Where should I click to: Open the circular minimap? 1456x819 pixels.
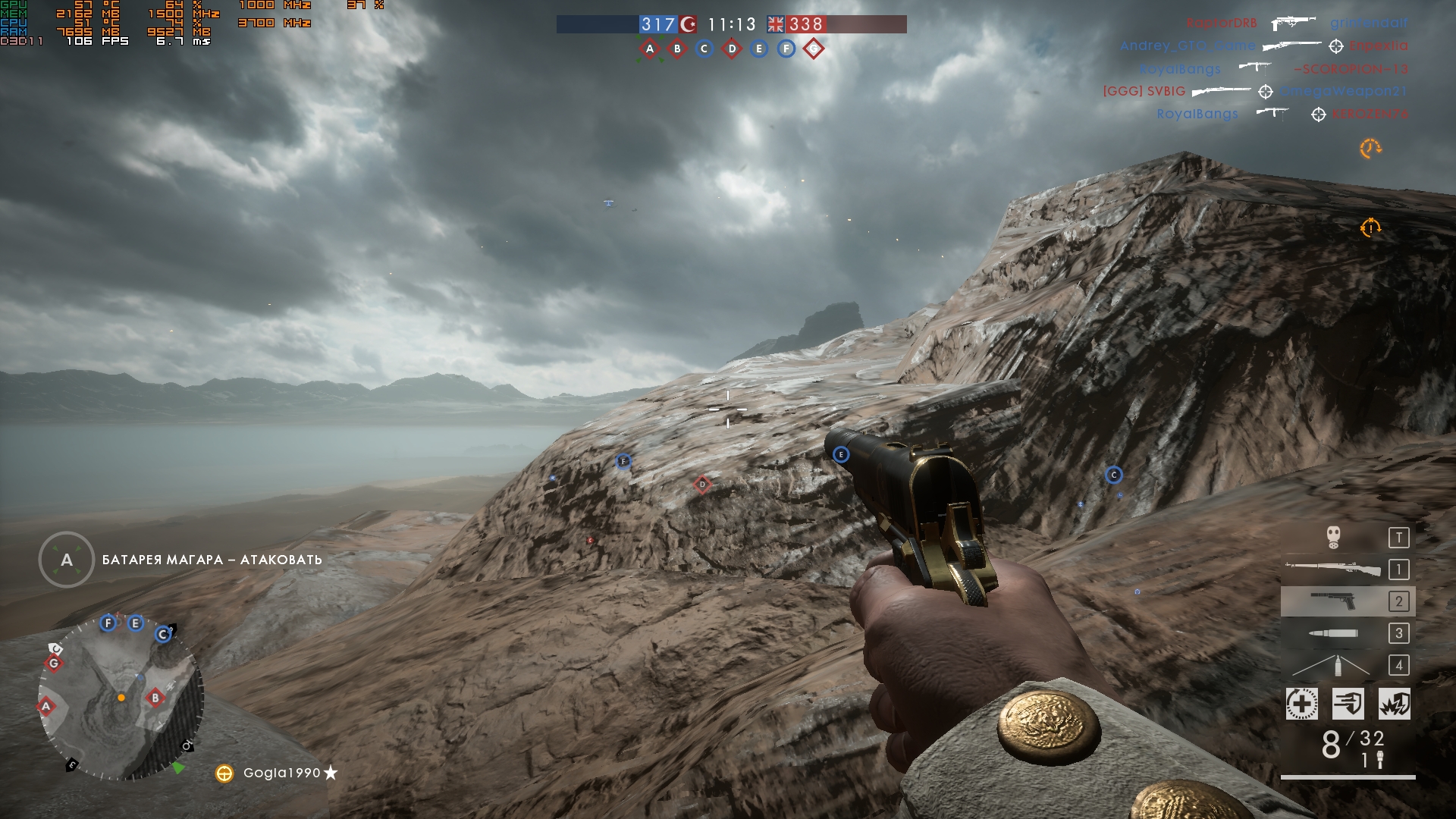(121, 698)
